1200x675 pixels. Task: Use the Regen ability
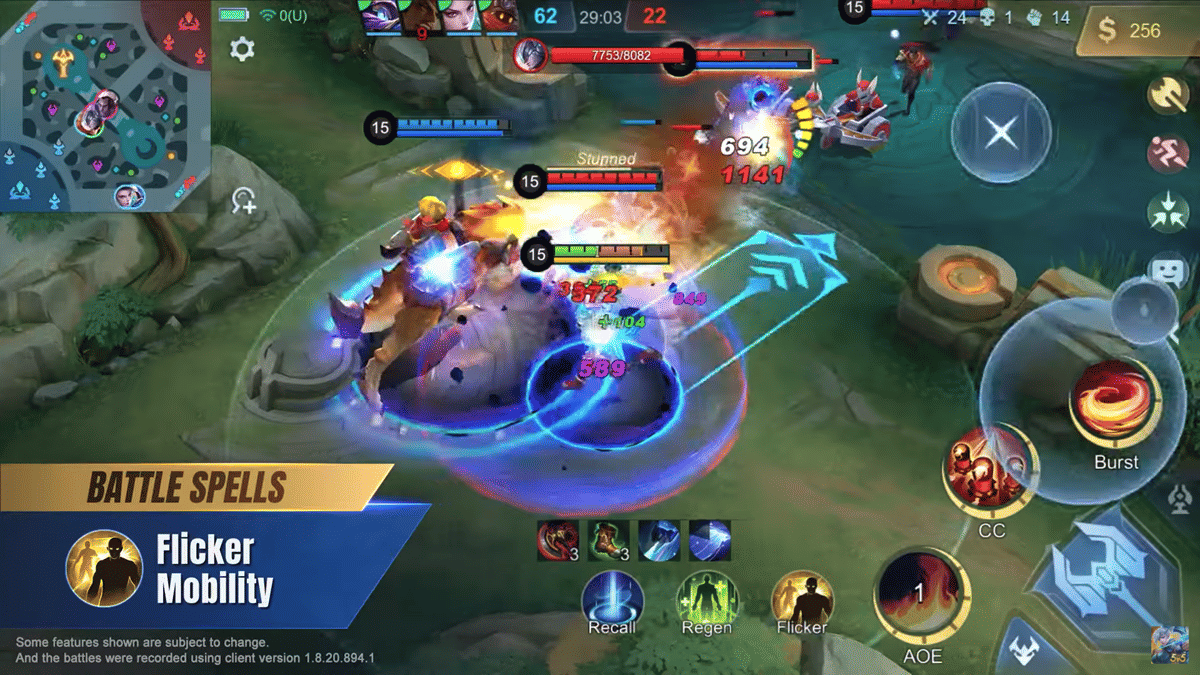pyautogui.click(x=707, y=601)
